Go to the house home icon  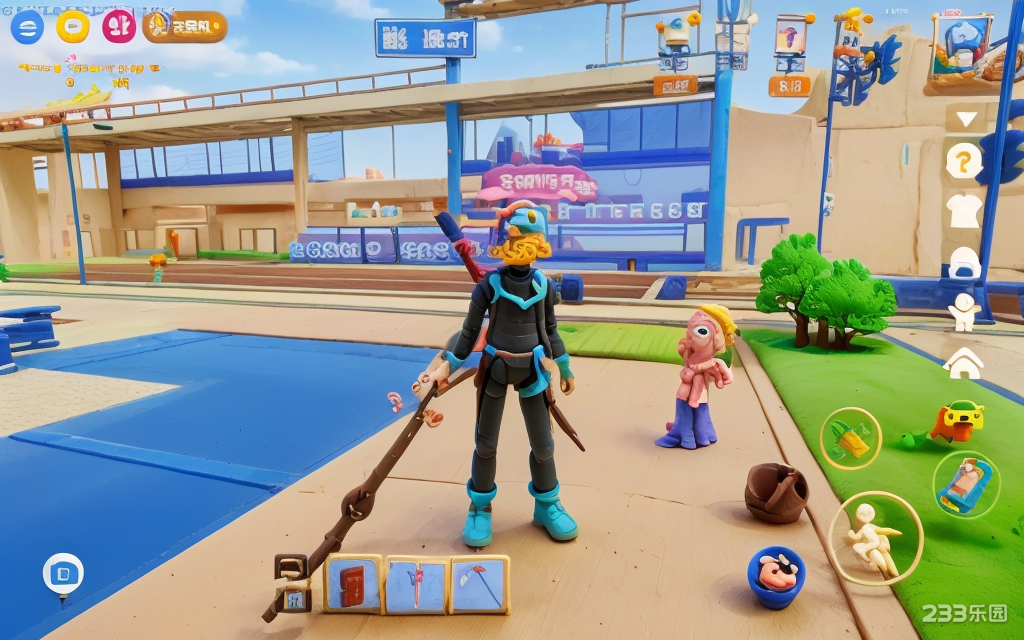coord(964,363)
